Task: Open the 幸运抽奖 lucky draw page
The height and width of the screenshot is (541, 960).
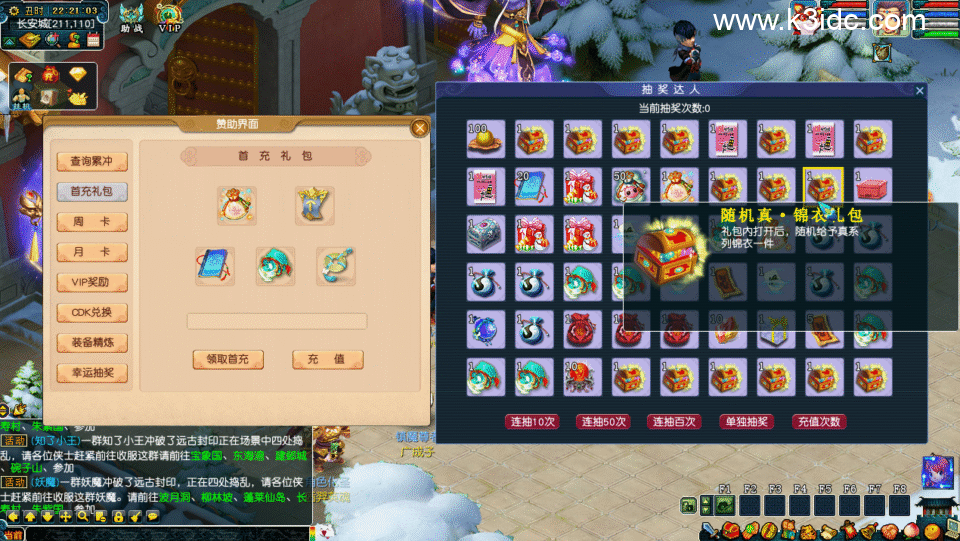Action: click(92, 372)
